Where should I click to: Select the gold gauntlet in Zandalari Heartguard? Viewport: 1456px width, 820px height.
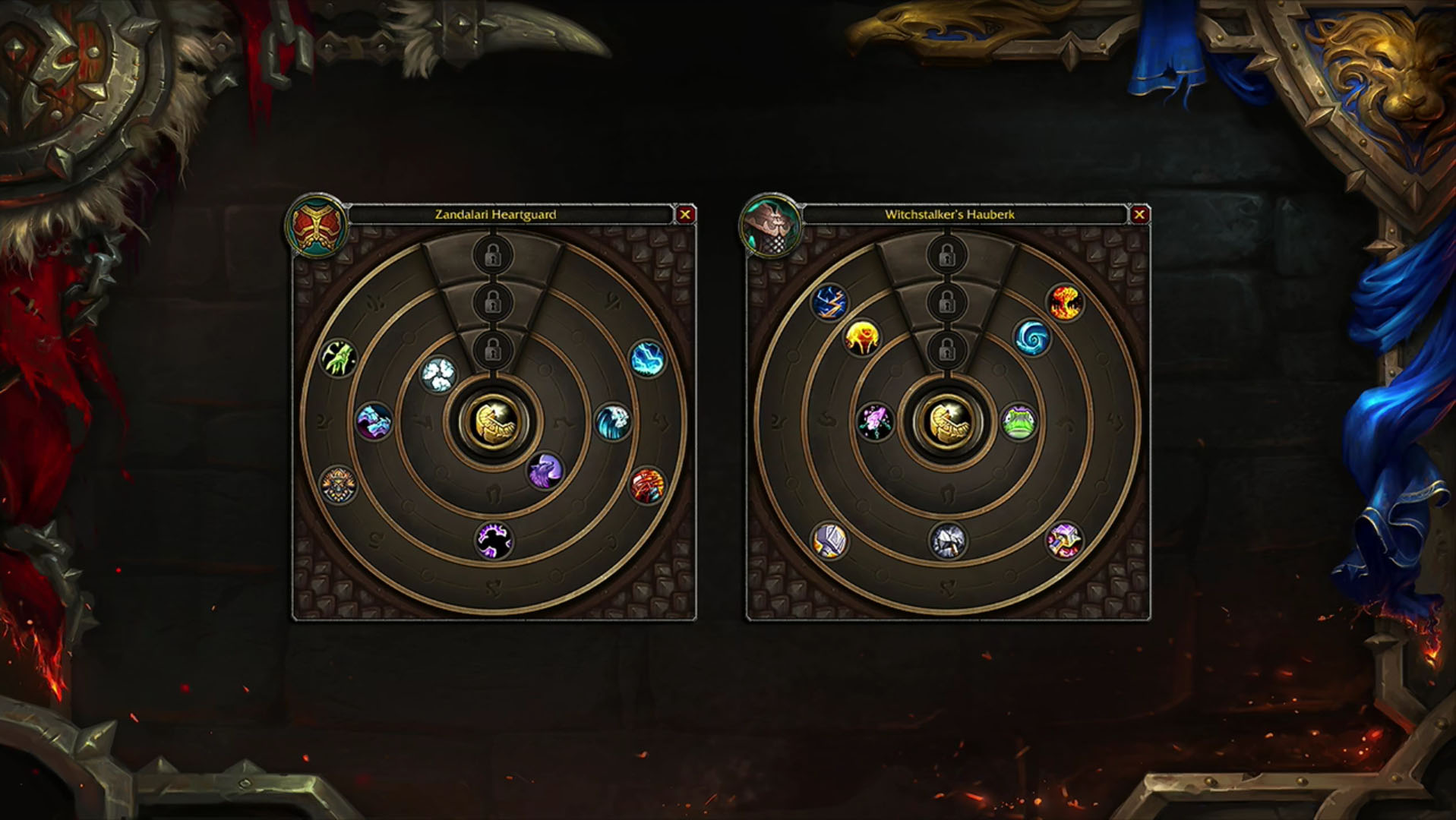pyautogui.click(x=494, y=421)
